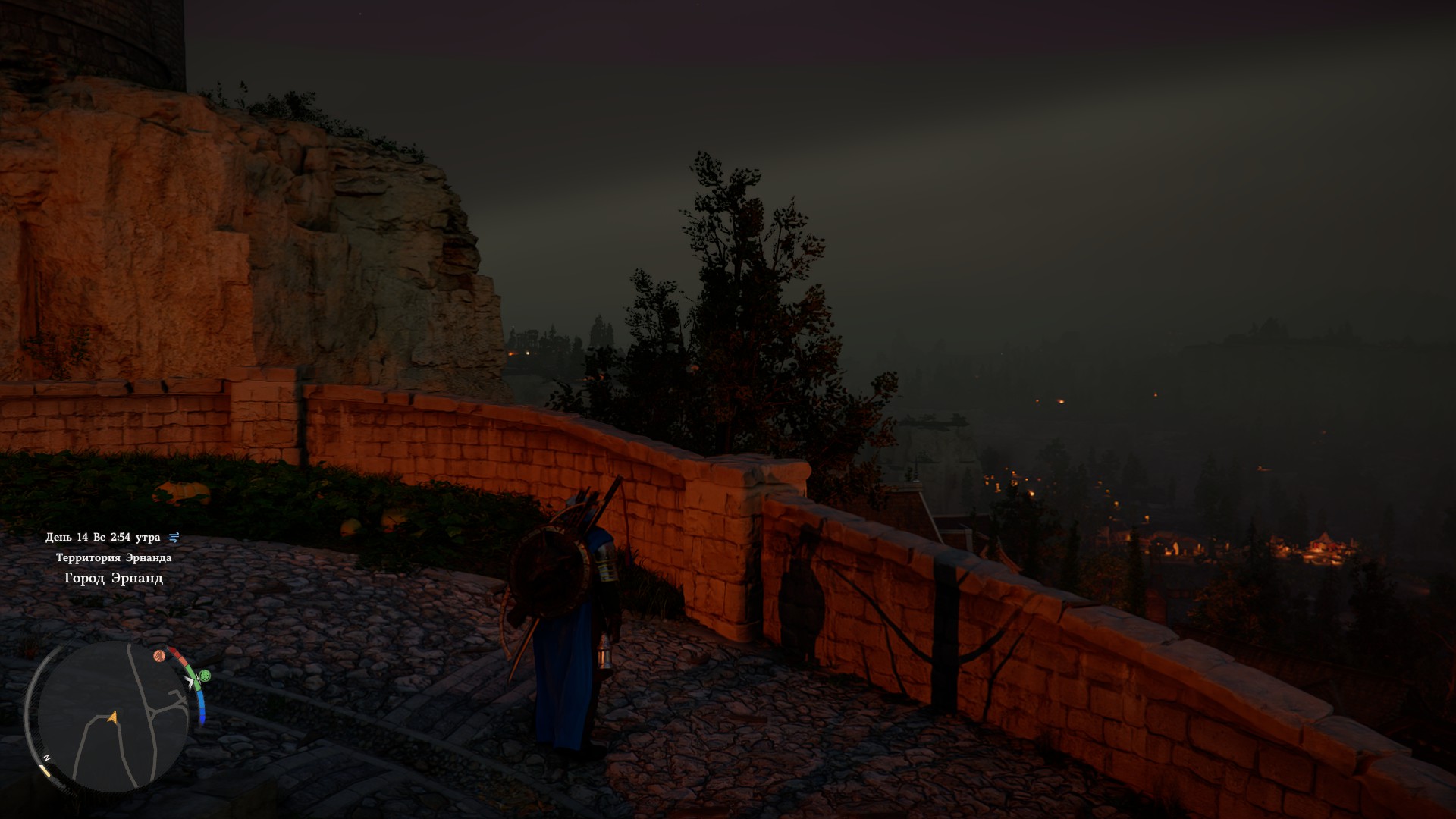This screenshot has width=1456, height=819.
Task: Select the orange lion marker by minimap
Action: (159, 655)
